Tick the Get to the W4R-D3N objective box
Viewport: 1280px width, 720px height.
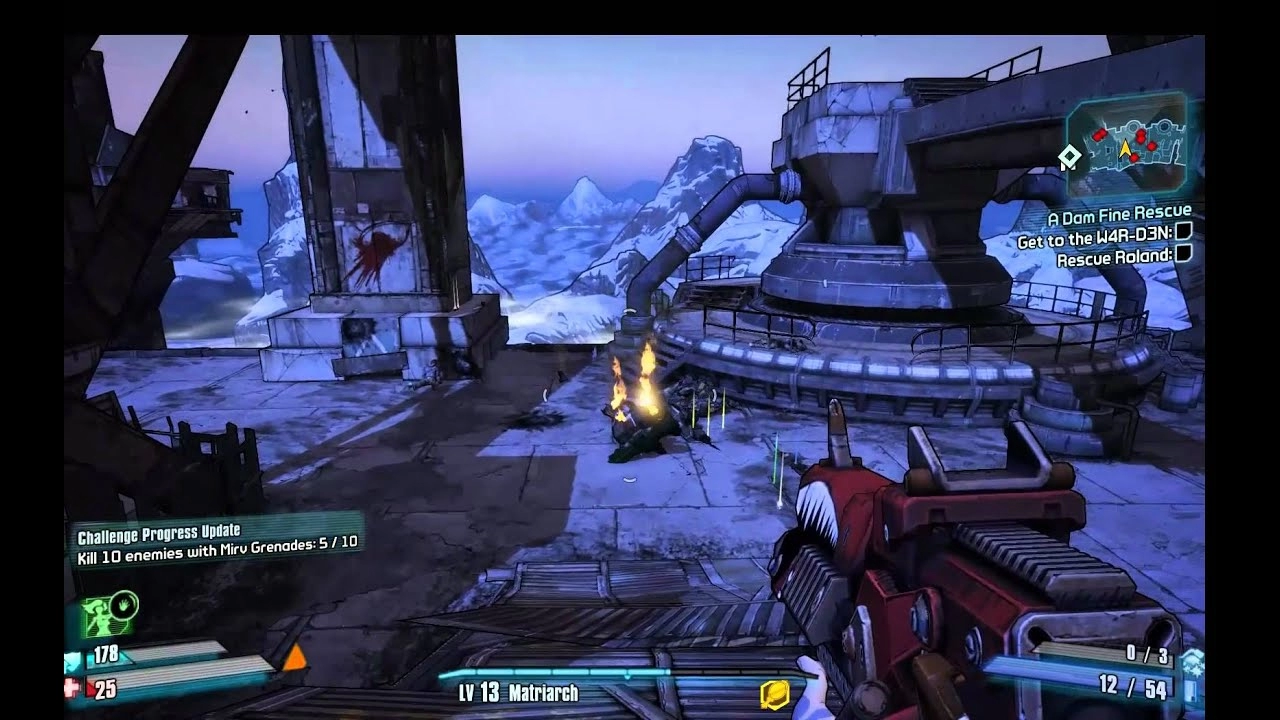1183,232
